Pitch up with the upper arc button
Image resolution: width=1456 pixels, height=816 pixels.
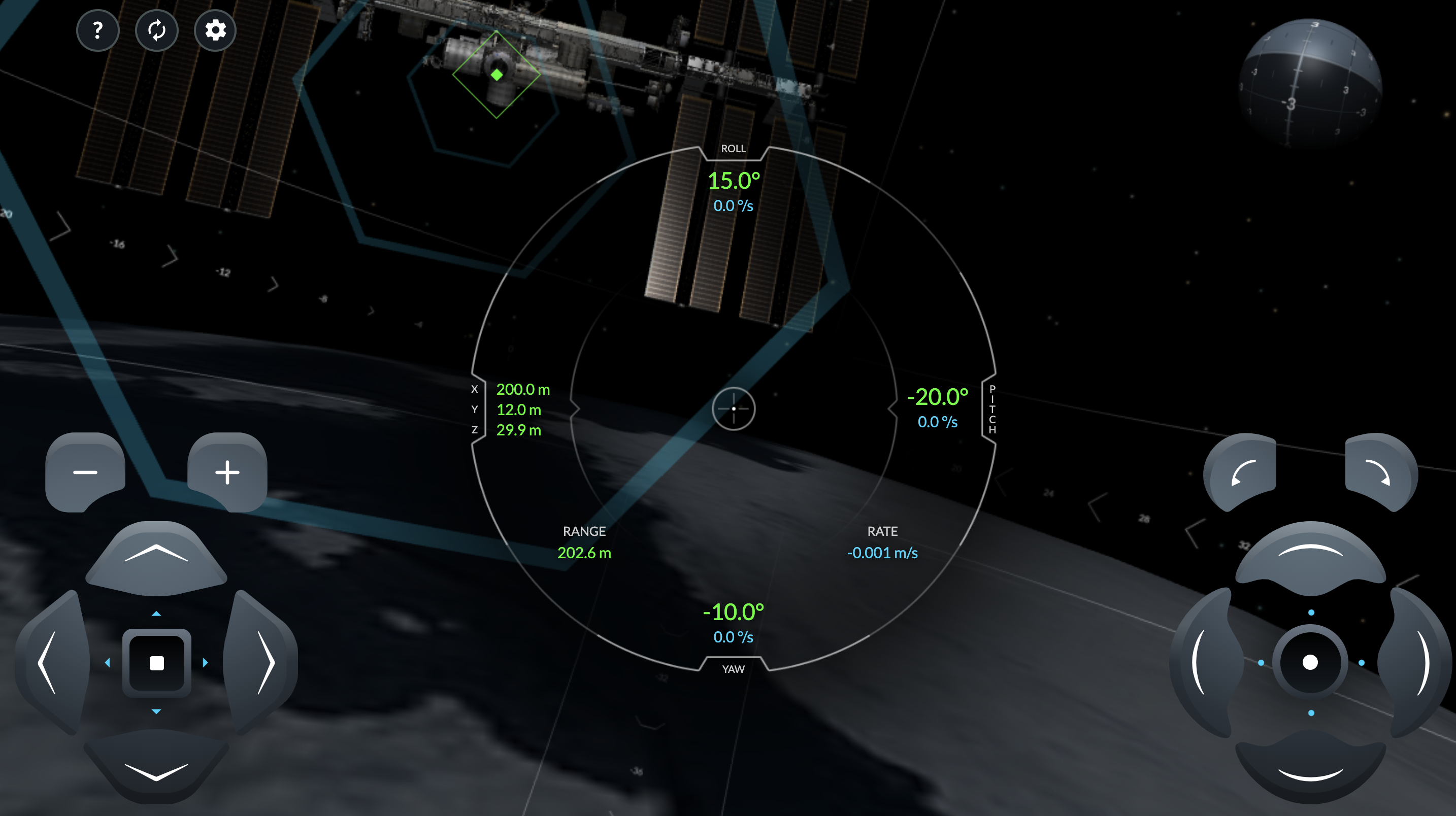click(1310, 556)
